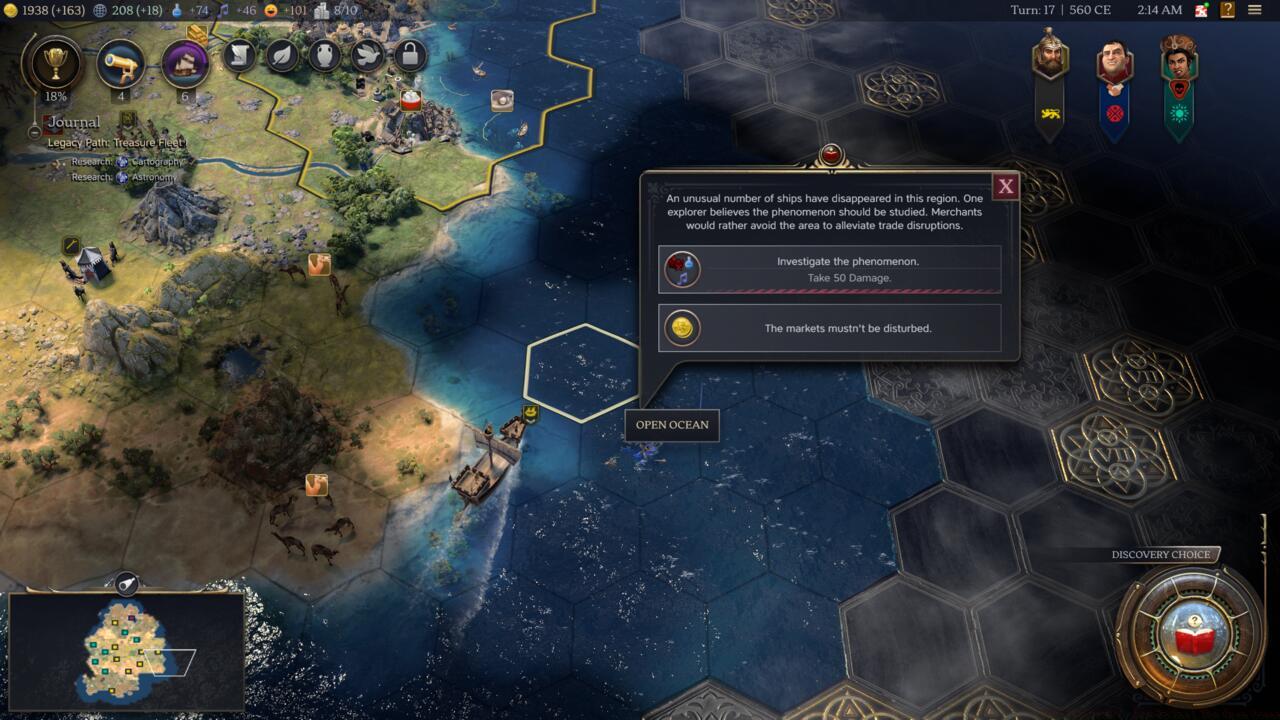
Task: Click the leaf milestone icon
Action: (x=281, y=57)
